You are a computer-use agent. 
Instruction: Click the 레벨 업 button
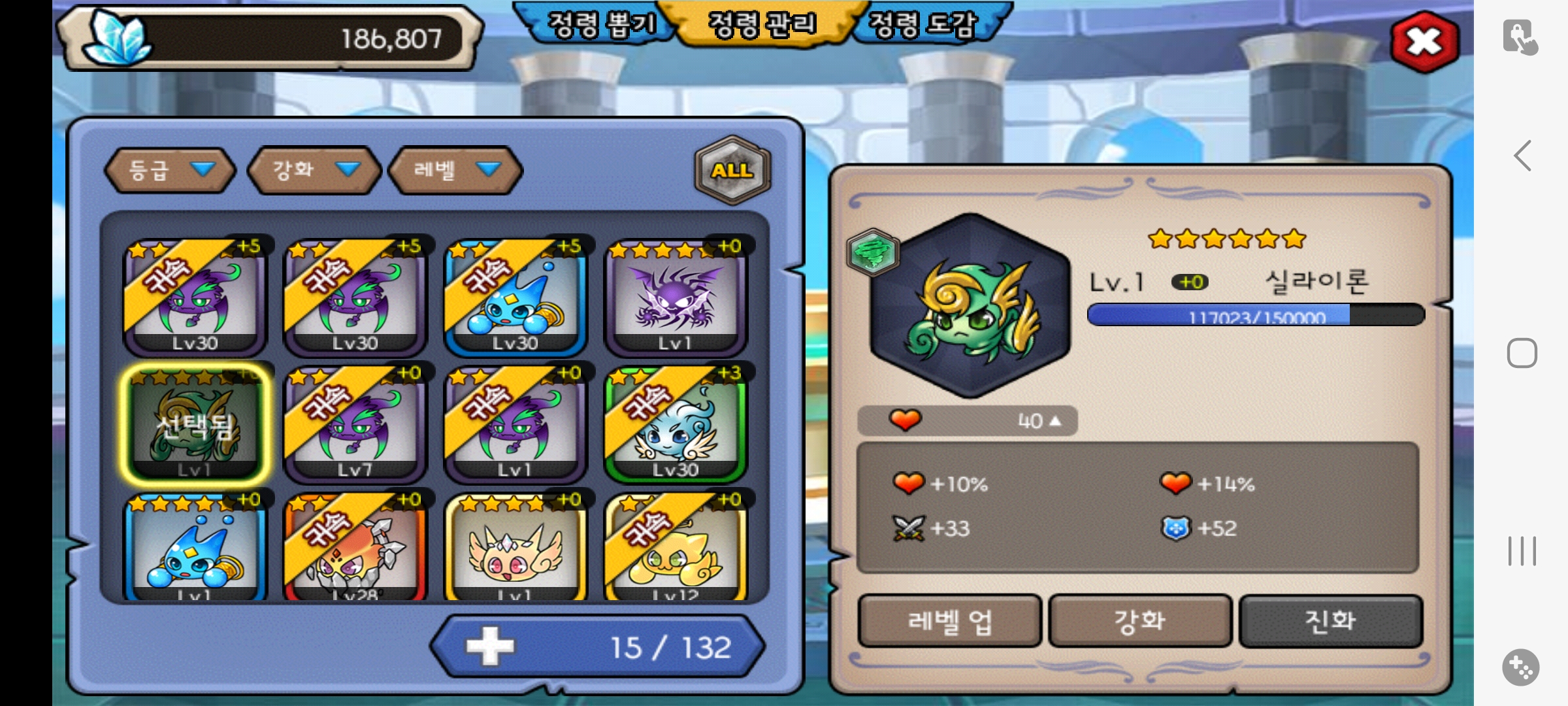tap(949, 621)
